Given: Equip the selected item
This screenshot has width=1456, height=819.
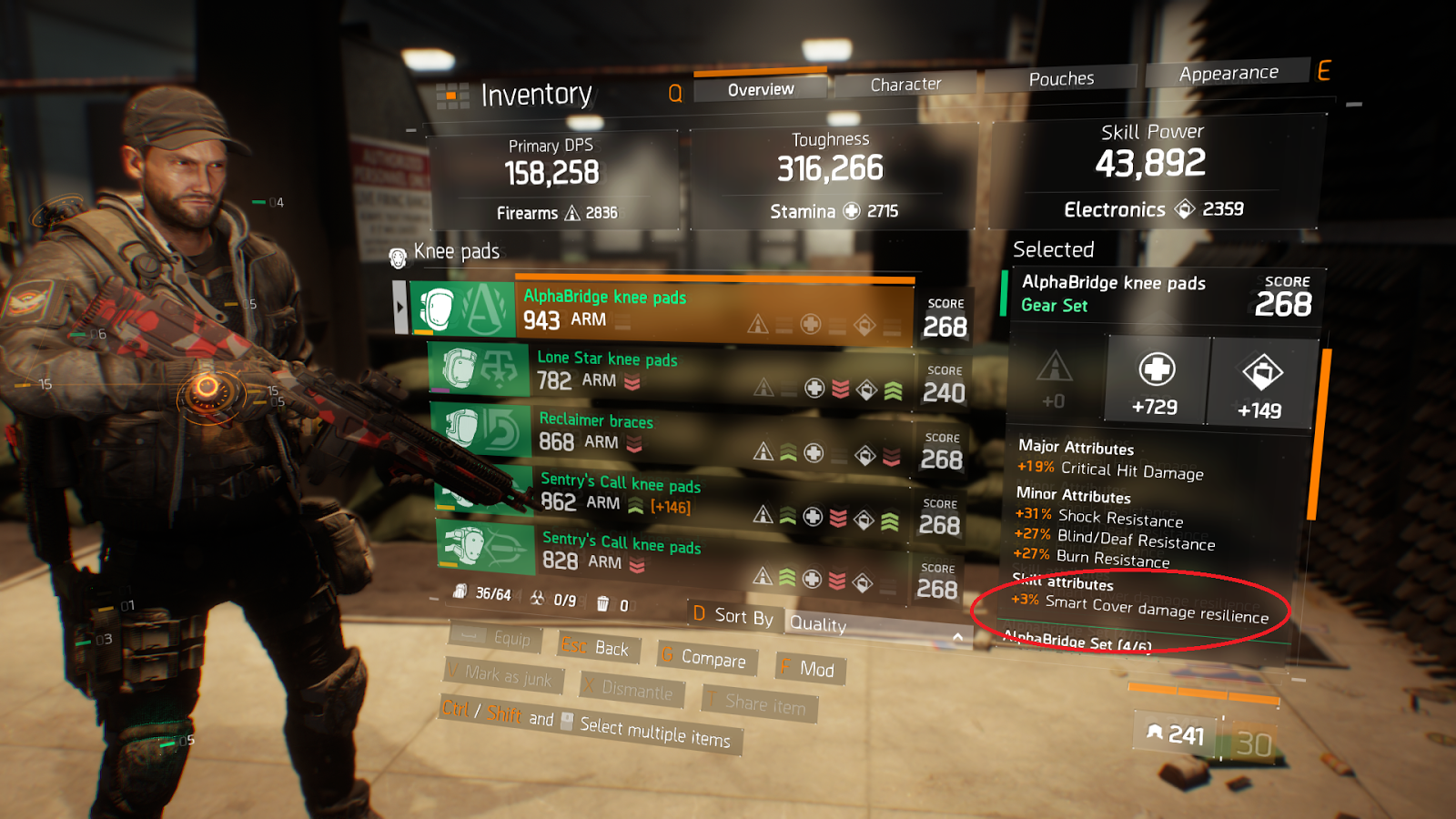Looking at the screenshot, I should (497, 637).
